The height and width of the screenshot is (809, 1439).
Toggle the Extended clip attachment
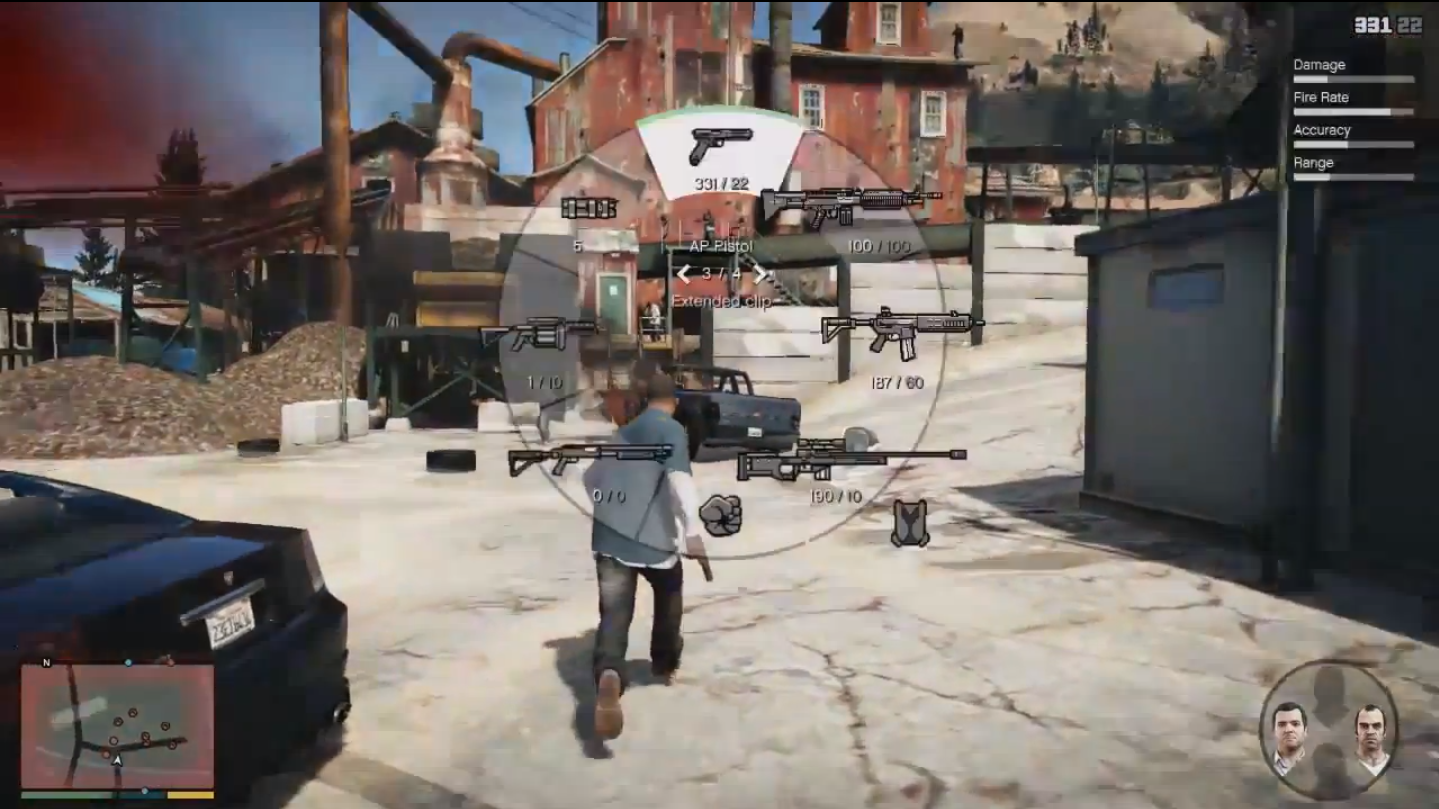(x=722, y=299)
